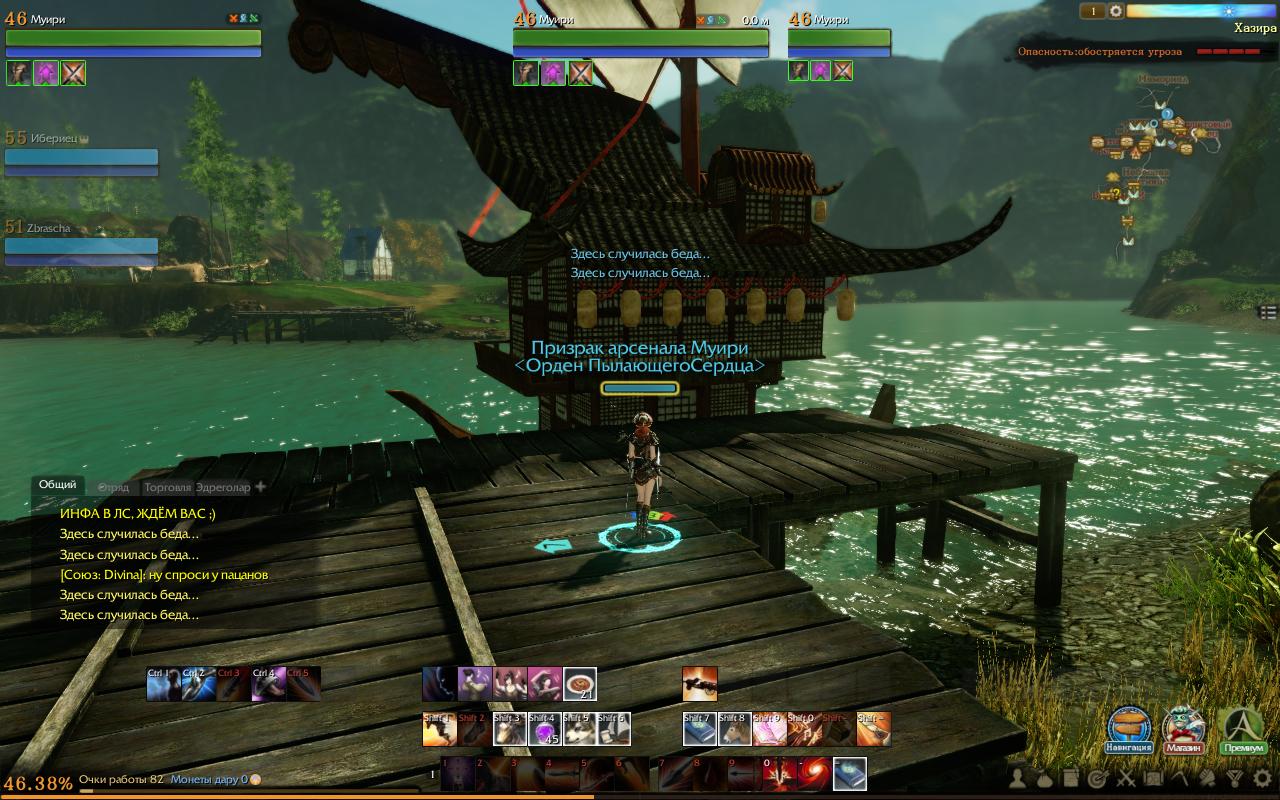The width and height of the screenshot is (1280, 800).
Task: Use the purple orb item on Shift 4
Action: (544, 729)
